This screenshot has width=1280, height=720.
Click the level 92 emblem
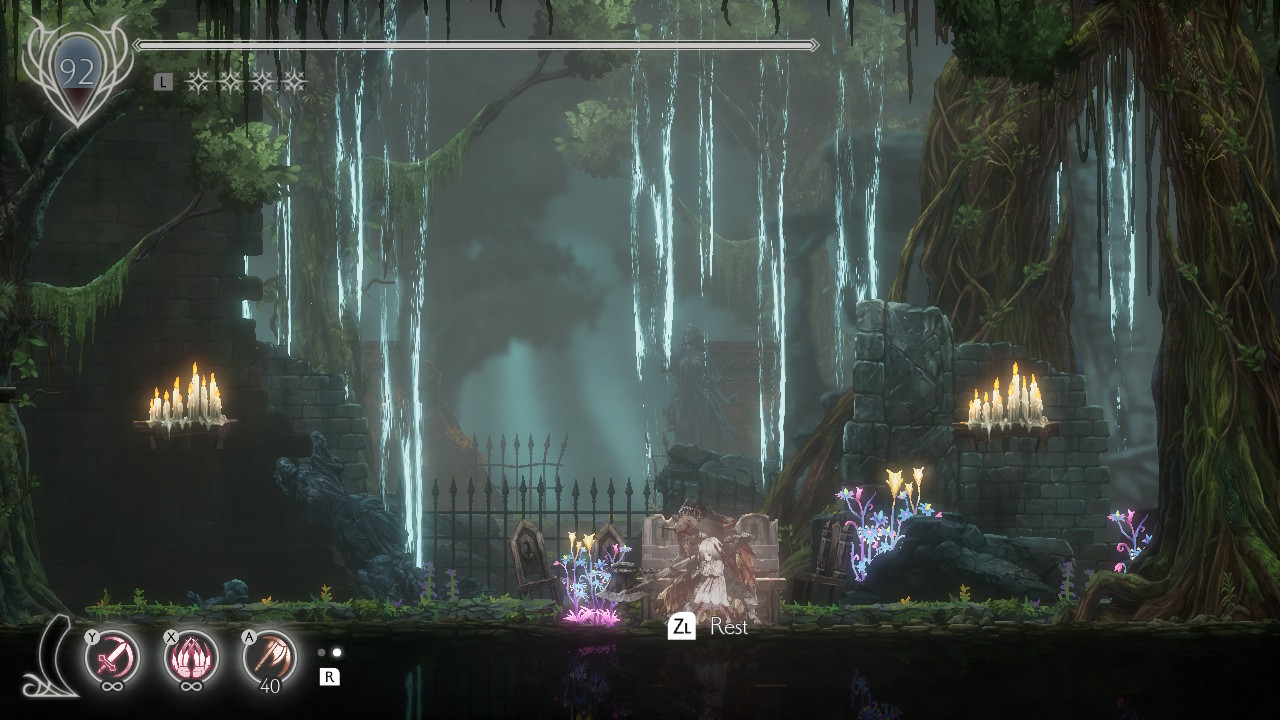tap(77, 73)
